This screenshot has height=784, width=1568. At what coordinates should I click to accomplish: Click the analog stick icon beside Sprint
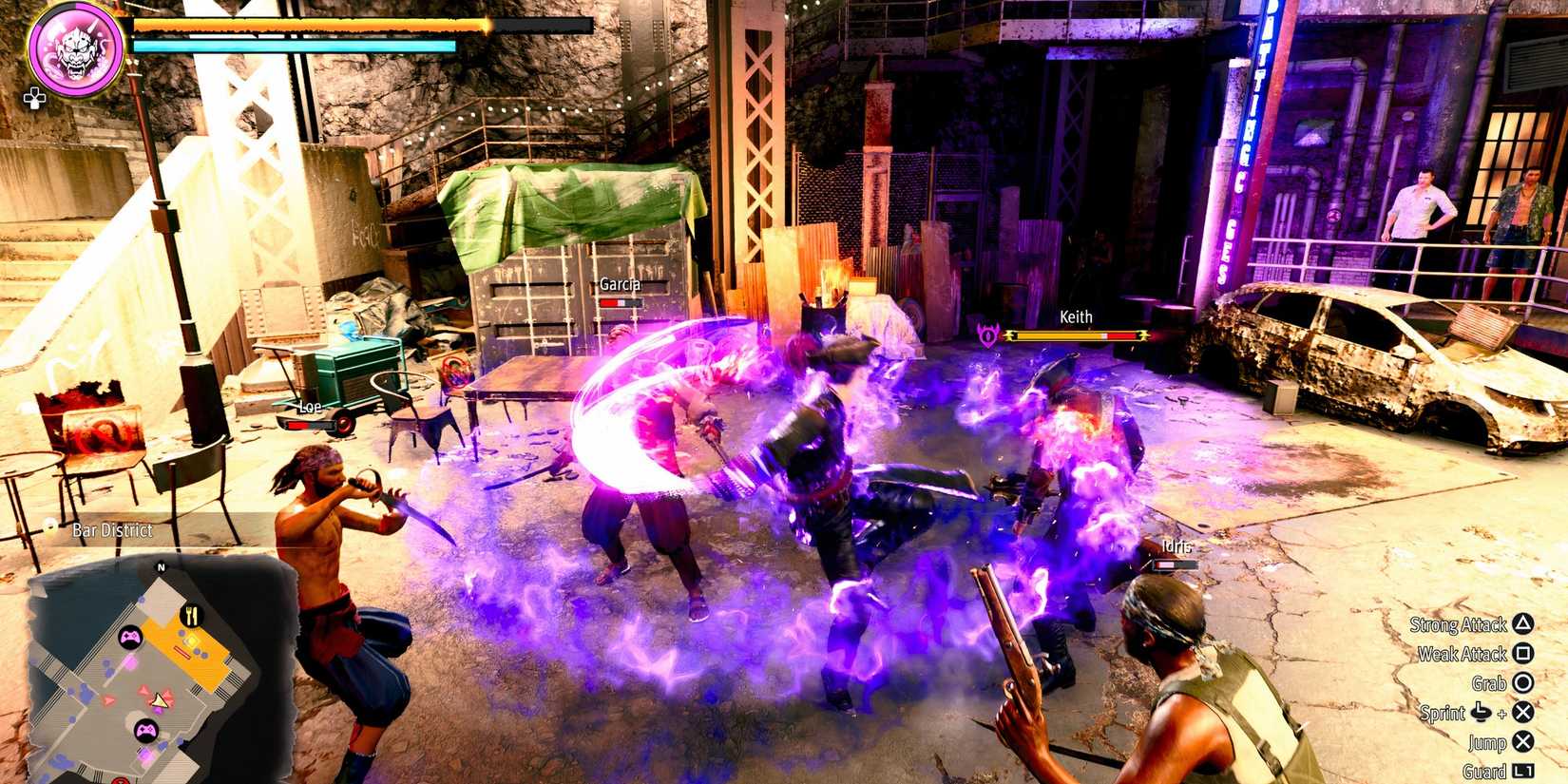click(1480, 713)
